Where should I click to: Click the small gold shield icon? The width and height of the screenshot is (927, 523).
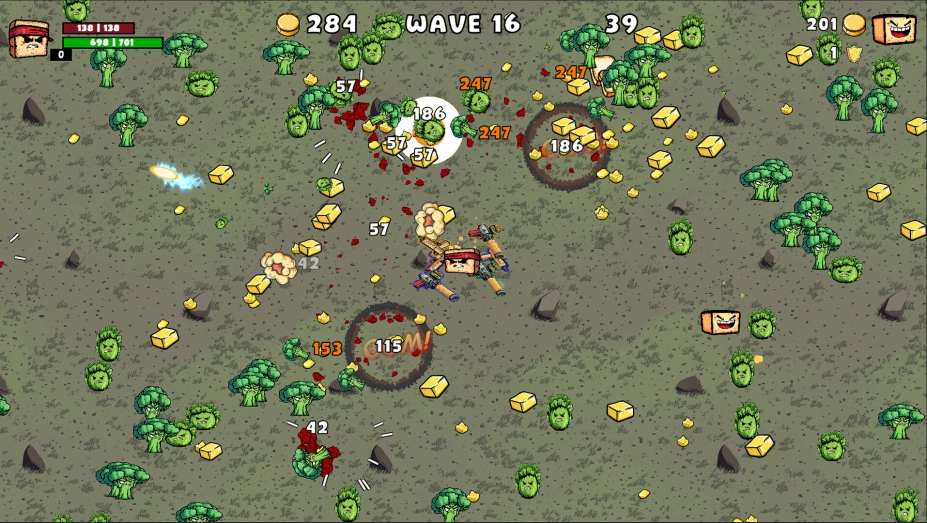click(x=854, y=54)
